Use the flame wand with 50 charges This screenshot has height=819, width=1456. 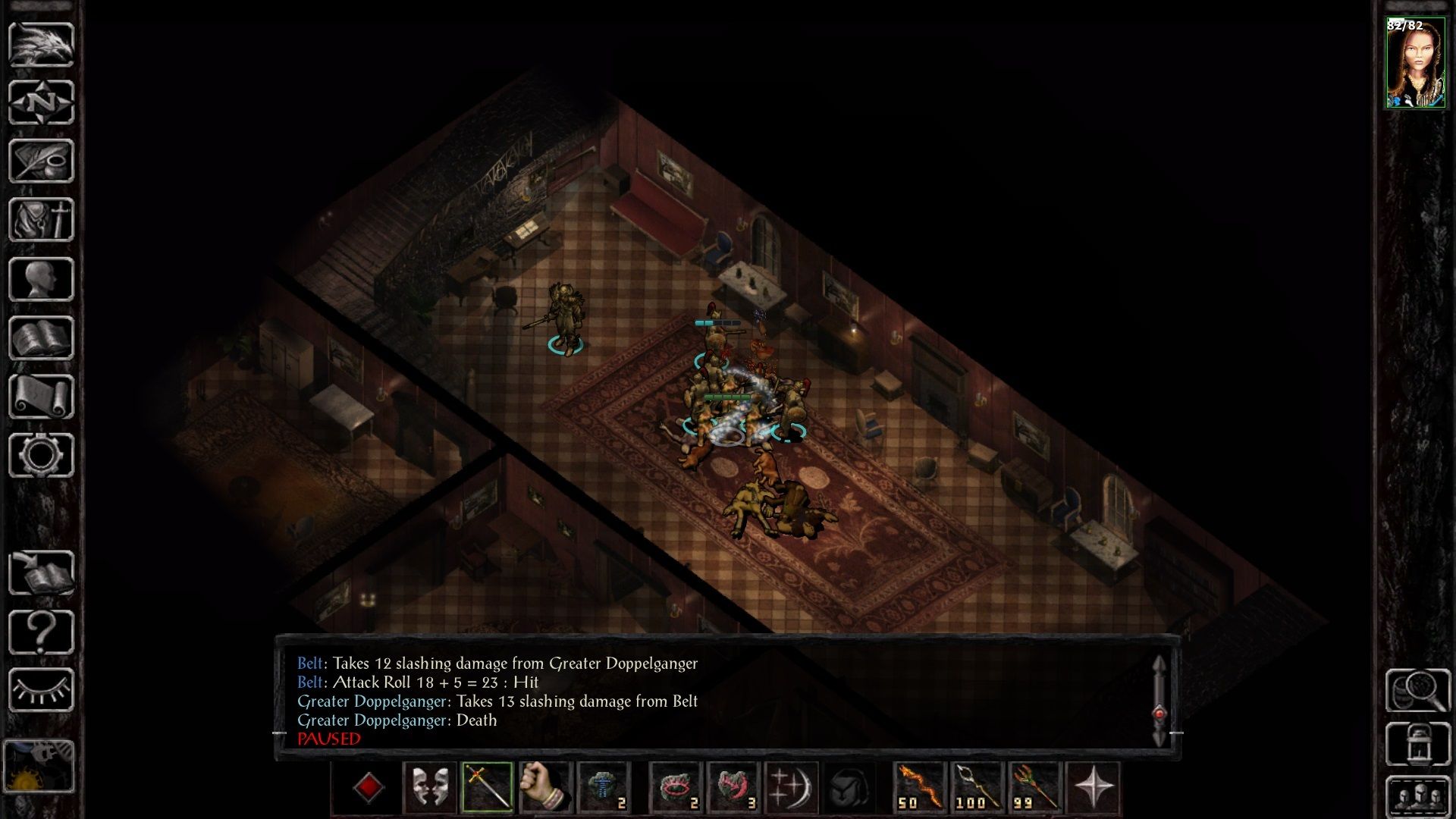point(920,787)
